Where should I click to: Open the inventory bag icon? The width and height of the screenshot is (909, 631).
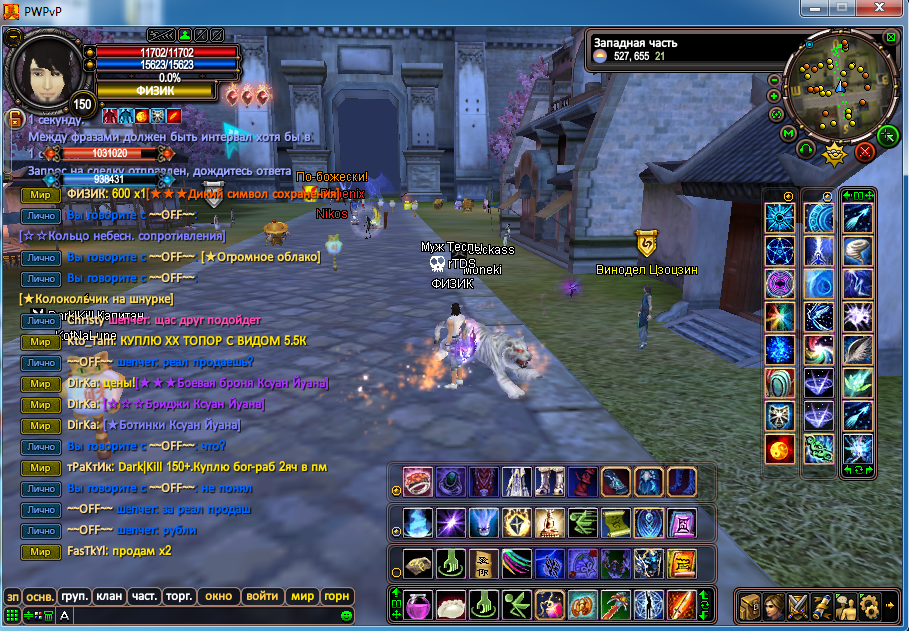[x=749, y=606]
